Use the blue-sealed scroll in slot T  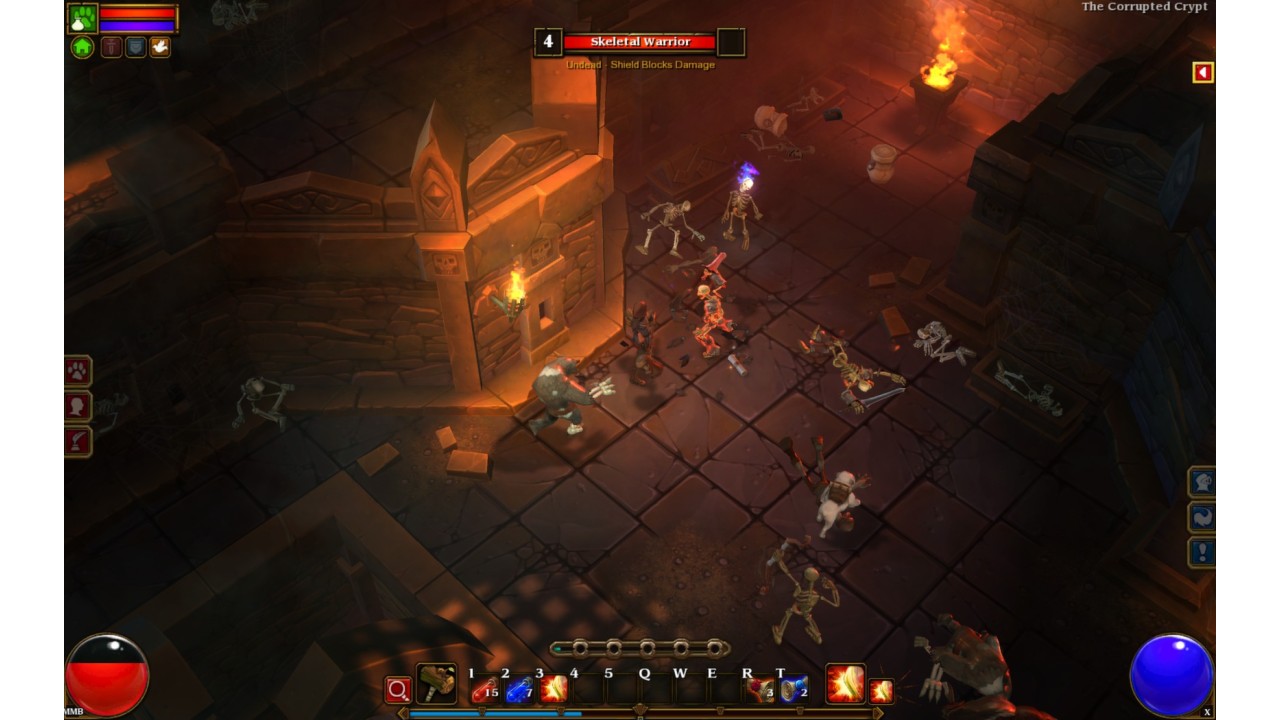pyautogui.click(x=794, y=689)
